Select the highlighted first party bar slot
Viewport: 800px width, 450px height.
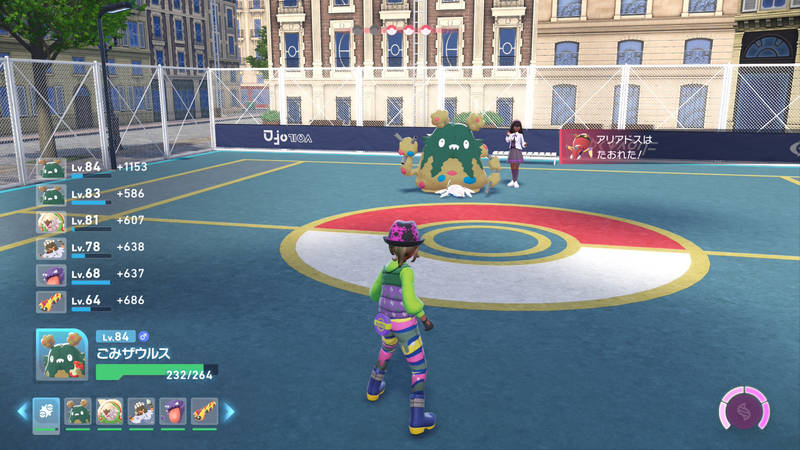[46, 410]
